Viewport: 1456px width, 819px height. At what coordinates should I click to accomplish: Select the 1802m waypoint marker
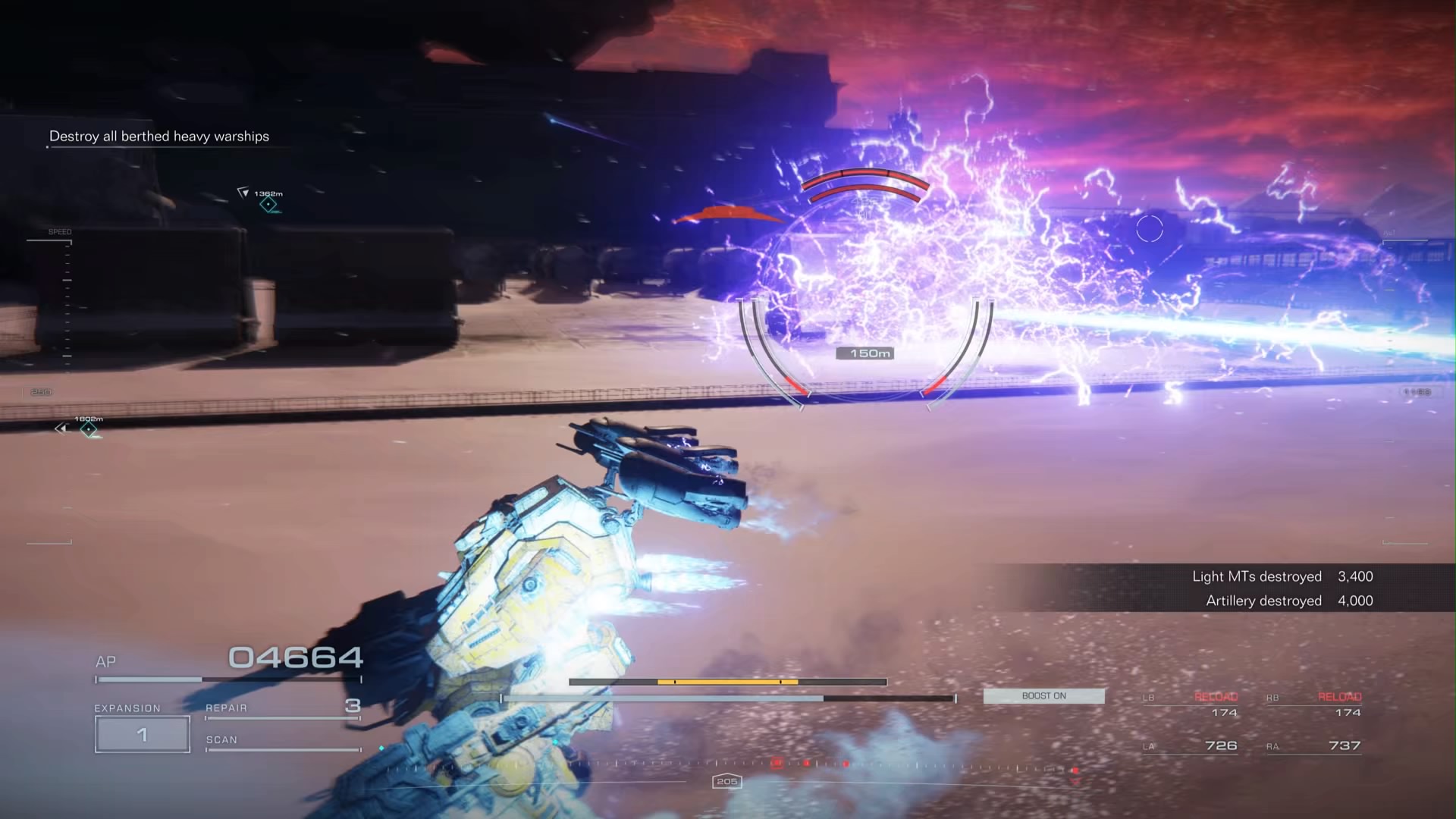click(89, 430)
